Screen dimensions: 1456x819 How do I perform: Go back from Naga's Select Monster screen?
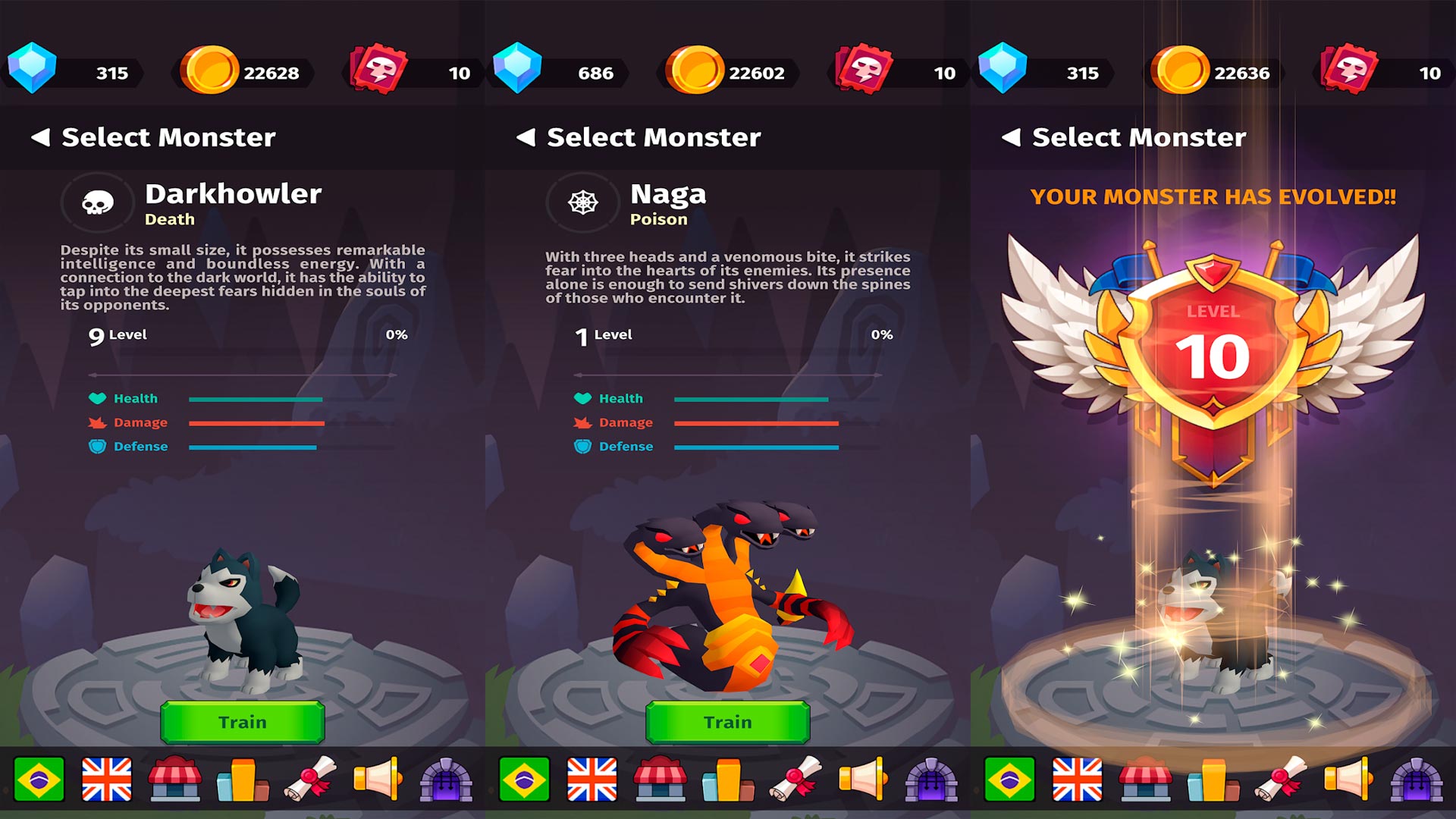tap(526, 137)
